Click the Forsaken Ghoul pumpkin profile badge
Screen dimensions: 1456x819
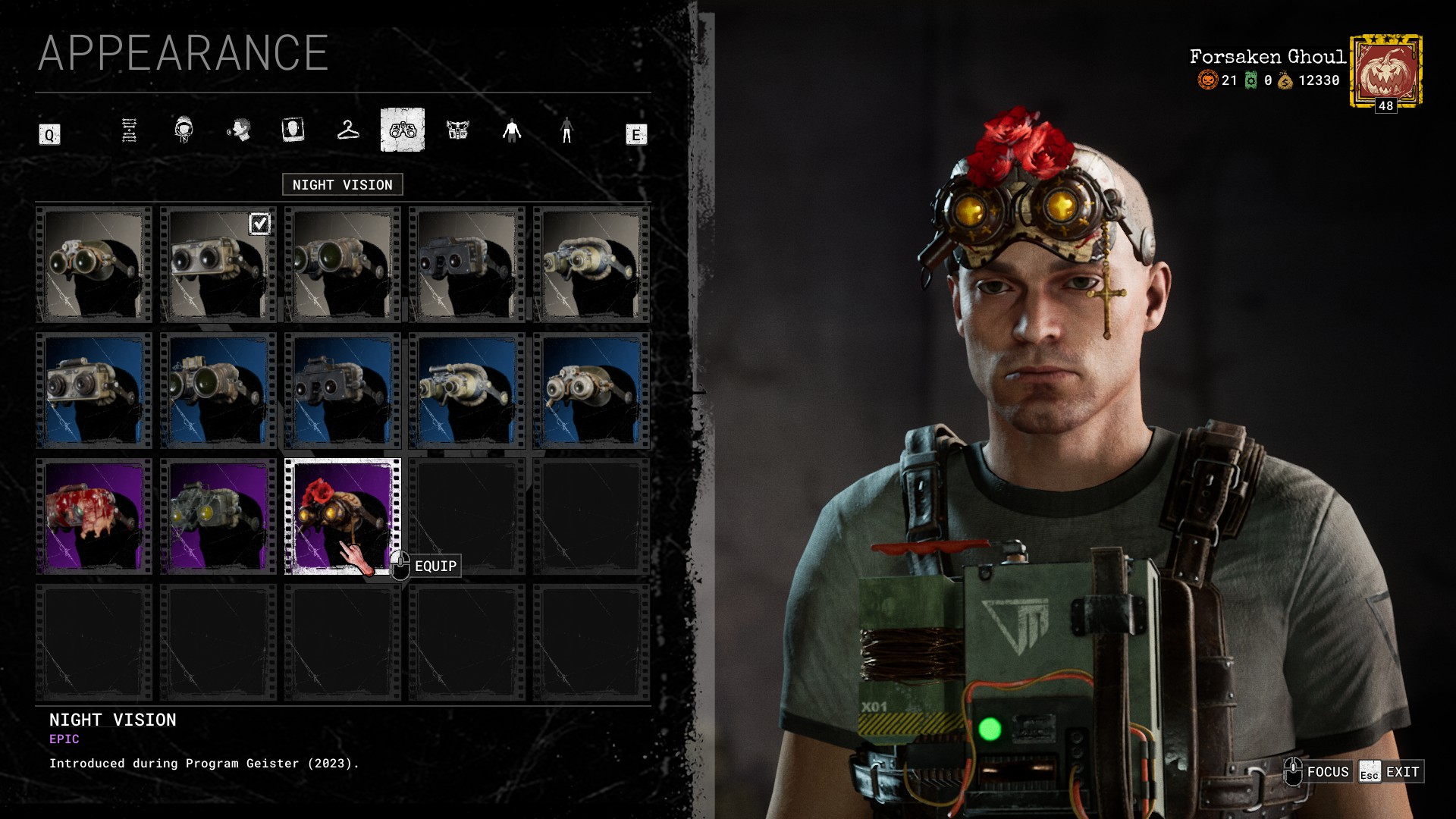click(x=1385, y=71)
